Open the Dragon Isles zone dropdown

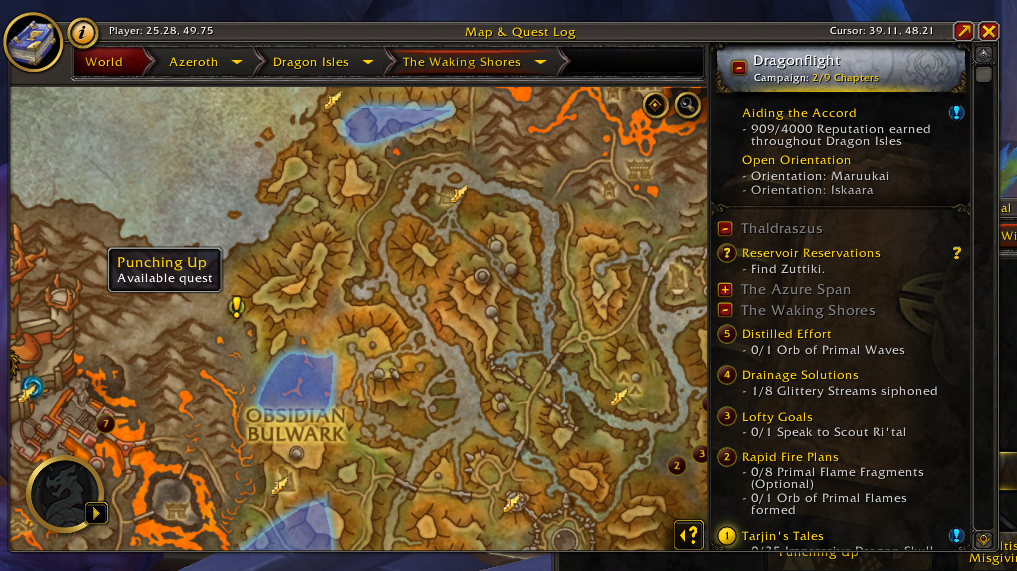(x=368, y=62)
